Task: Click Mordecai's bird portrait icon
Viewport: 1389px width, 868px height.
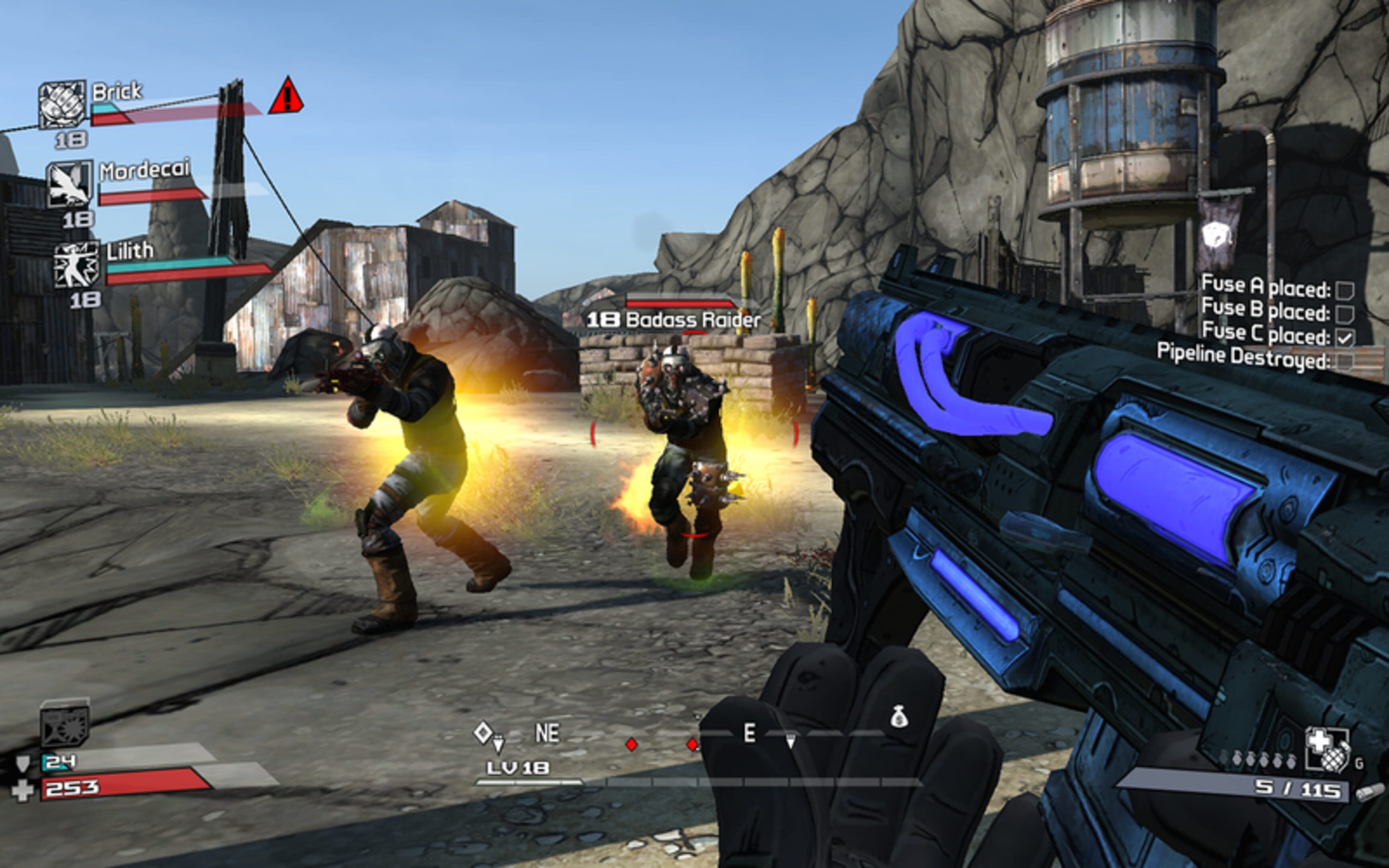Action: point(69,184)
